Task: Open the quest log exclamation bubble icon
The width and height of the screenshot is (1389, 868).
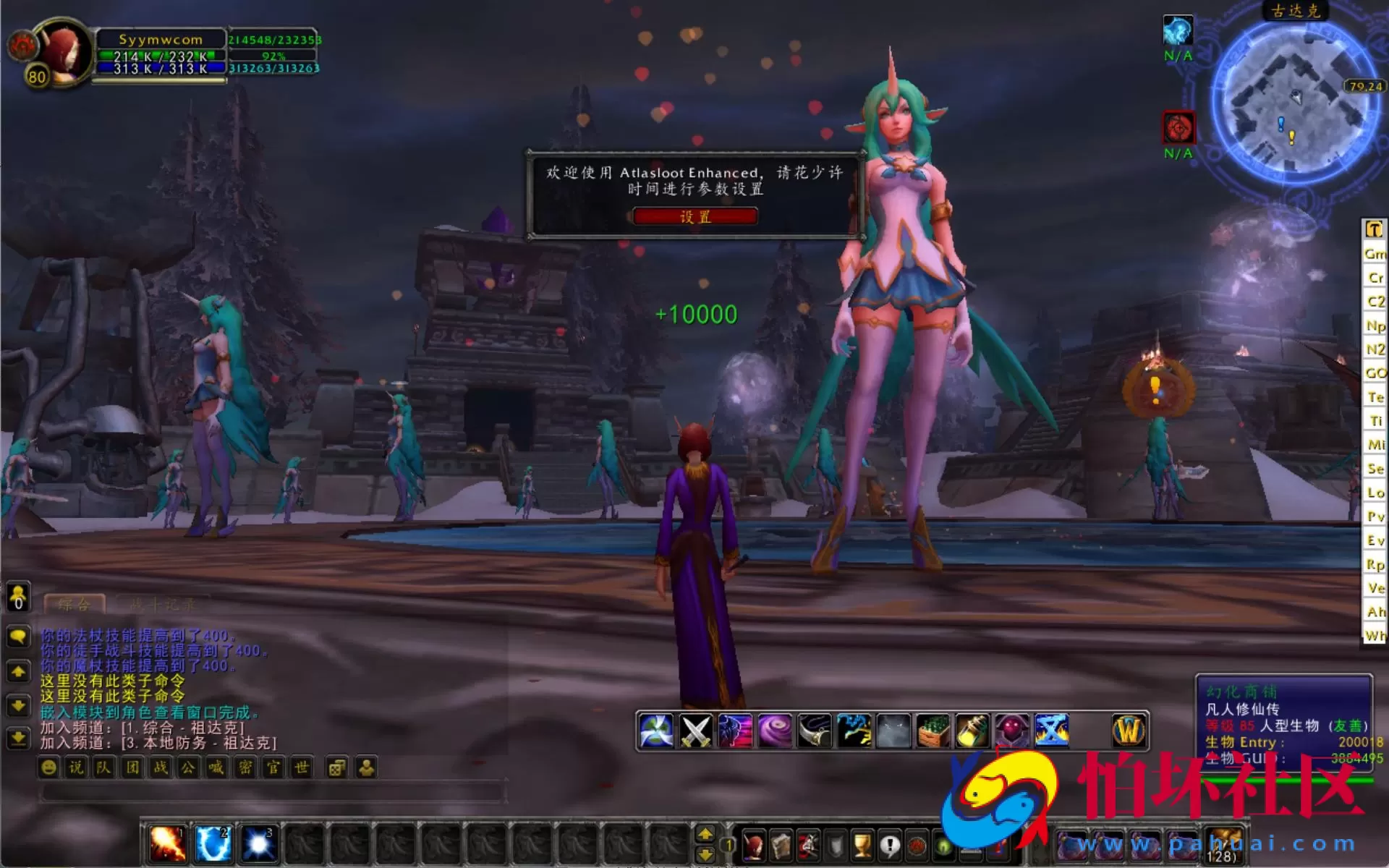Action: pos(891,845)
